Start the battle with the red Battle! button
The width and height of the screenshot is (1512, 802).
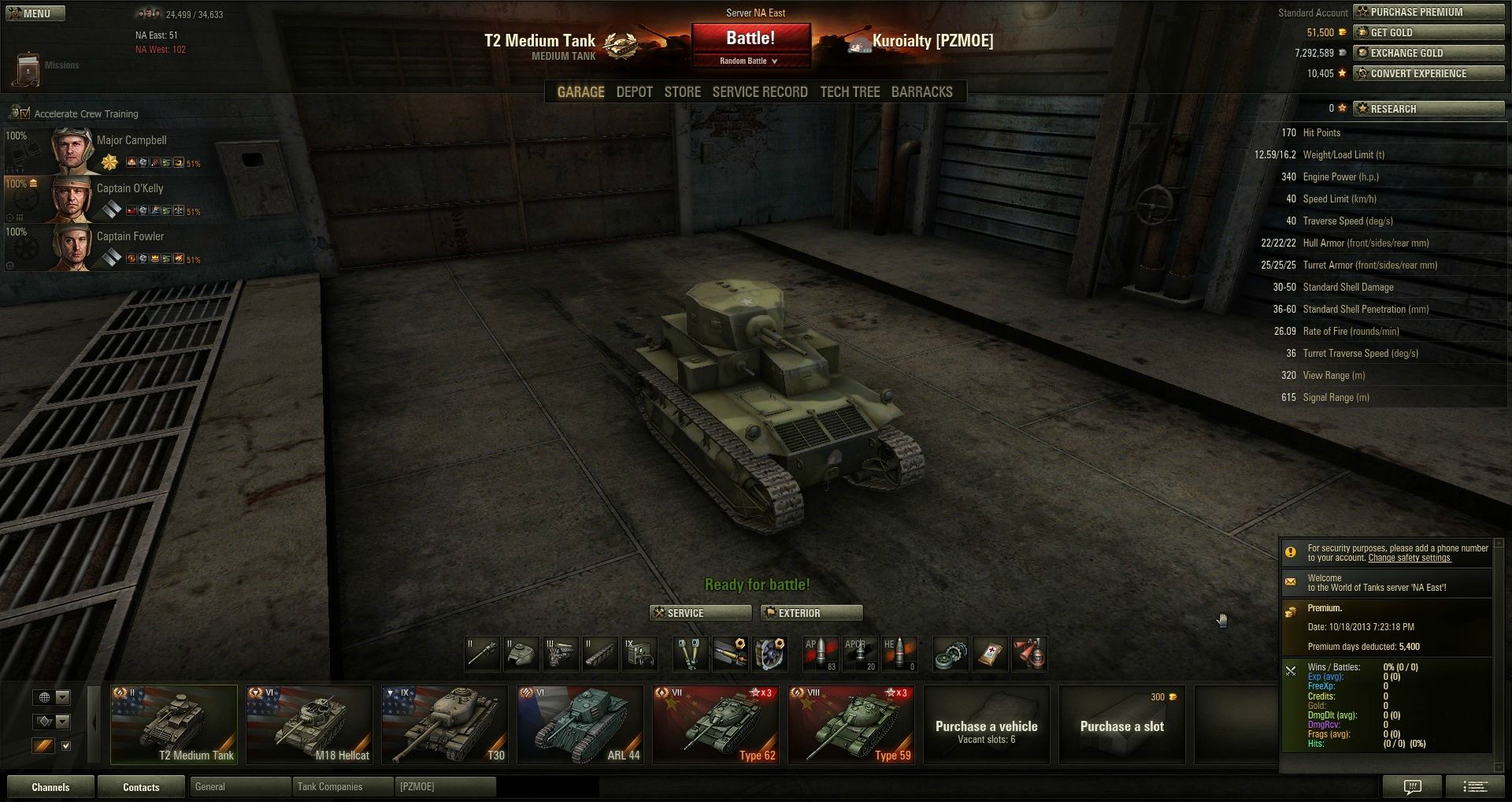(750, 39)
